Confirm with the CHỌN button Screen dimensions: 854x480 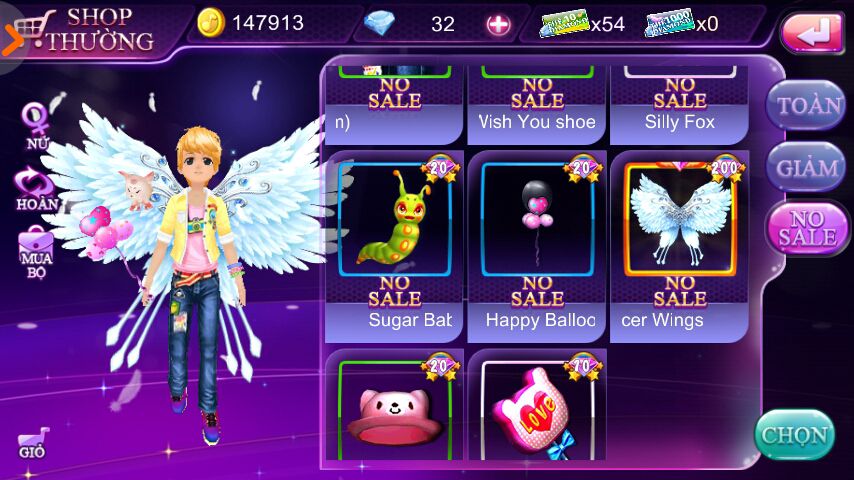794,435
